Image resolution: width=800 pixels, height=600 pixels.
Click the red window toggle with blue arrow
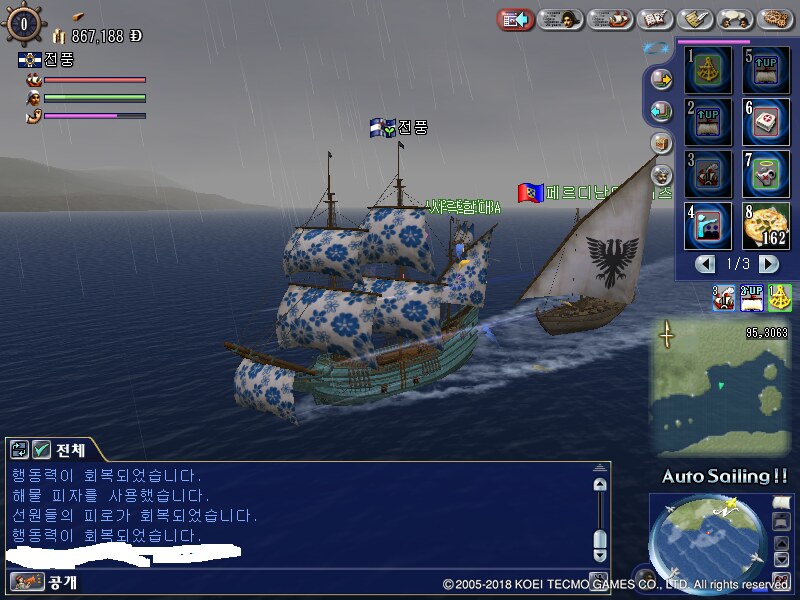(x=515, y=19)
